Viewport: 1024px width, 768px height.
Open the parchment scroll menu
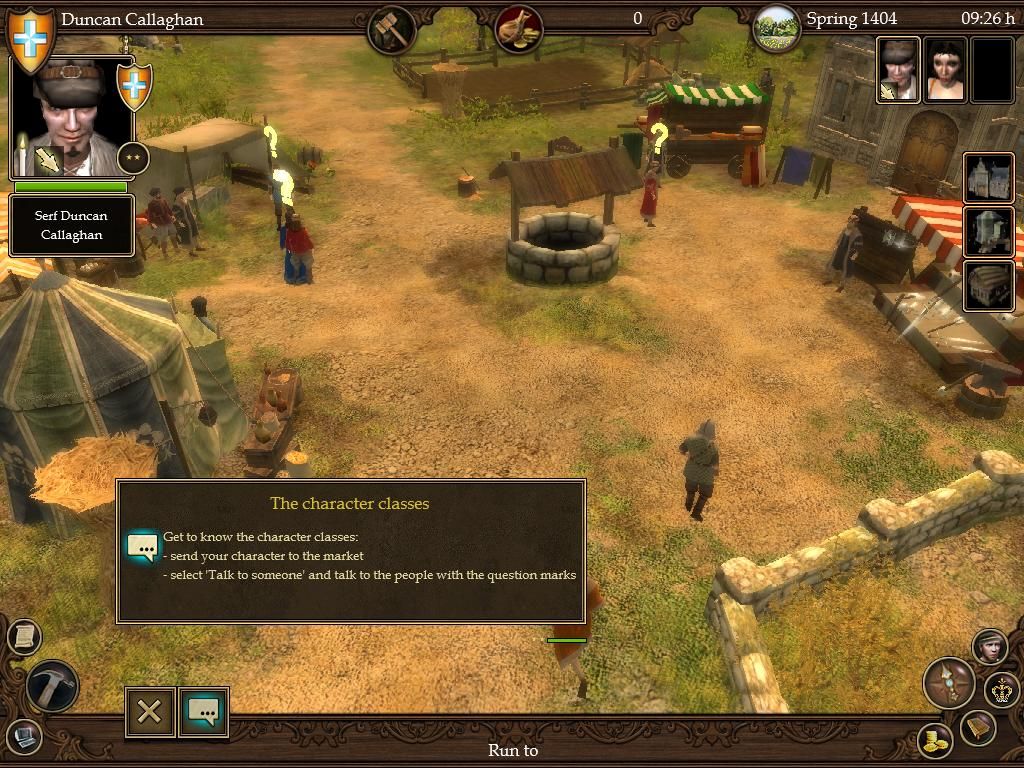(23, 636)
